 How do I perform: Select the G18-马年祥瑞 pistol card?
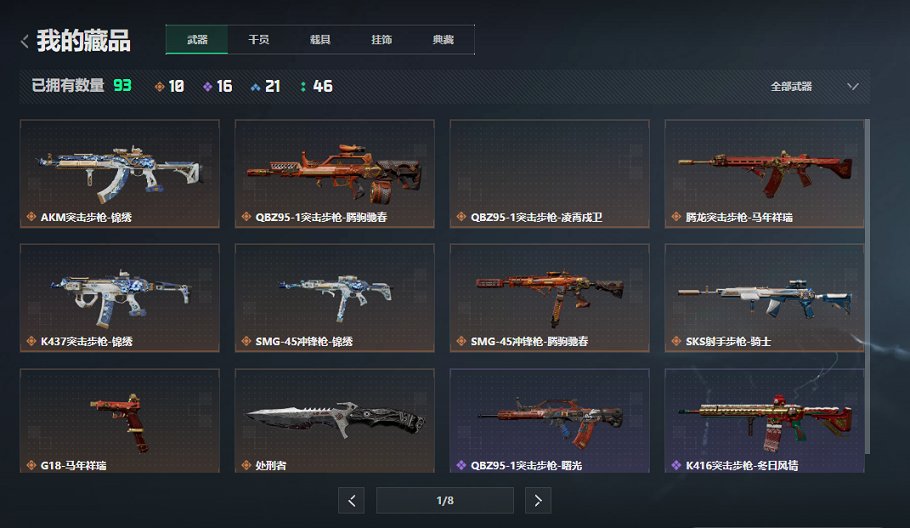[x=120, y=420]
